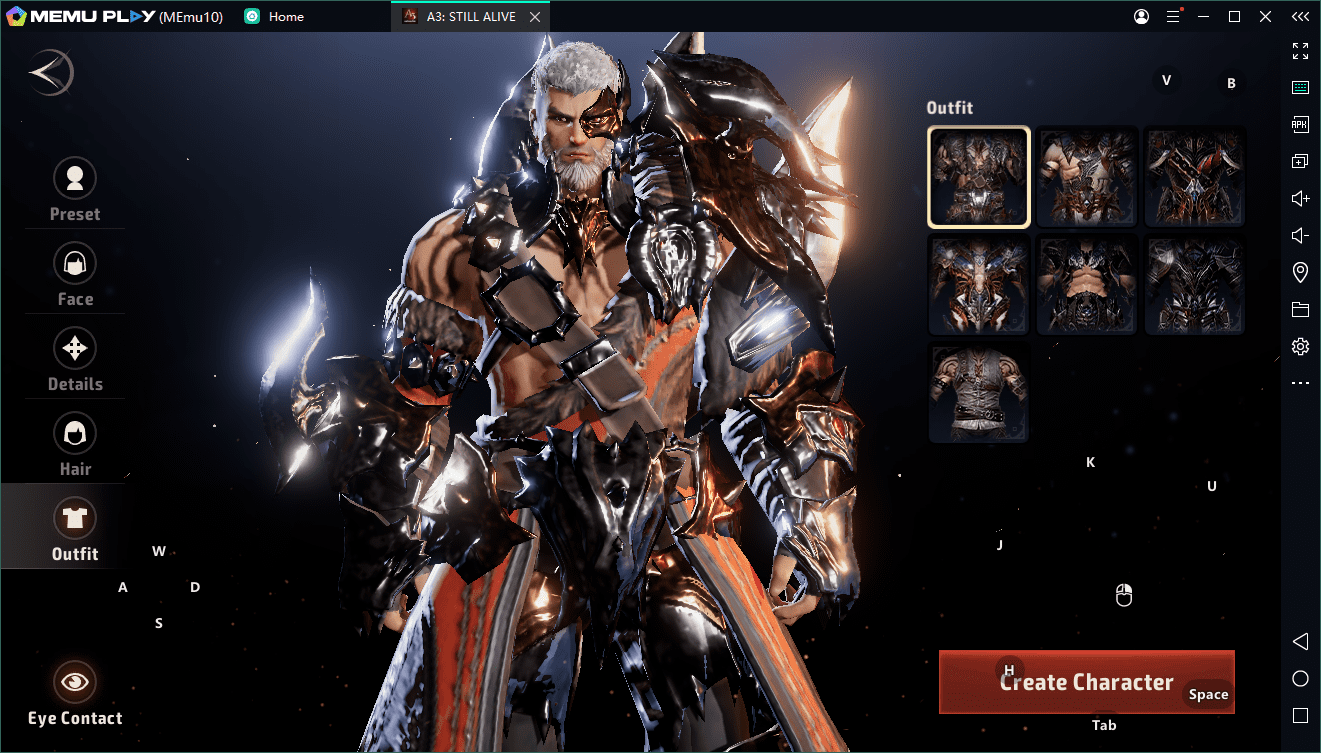
Task: Go back with the arrow button
Action: (51, 73)
